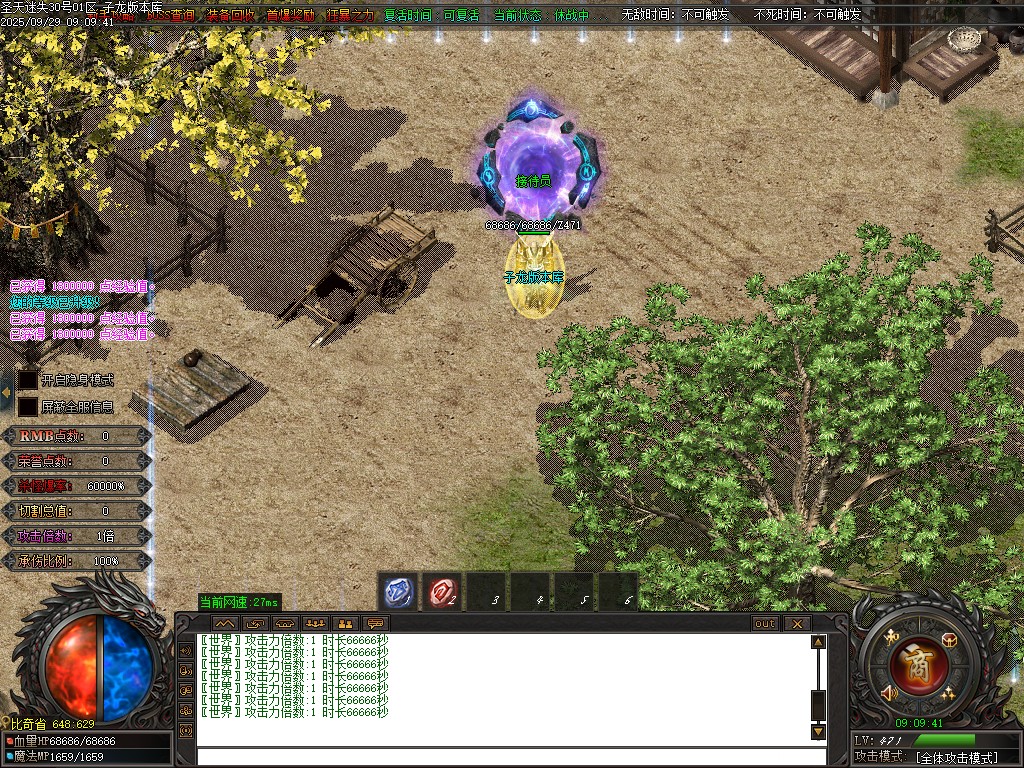Click the two-figures group icon above chat
The width and height of the screenshot is (1024, 768).
tap(345, 623)
